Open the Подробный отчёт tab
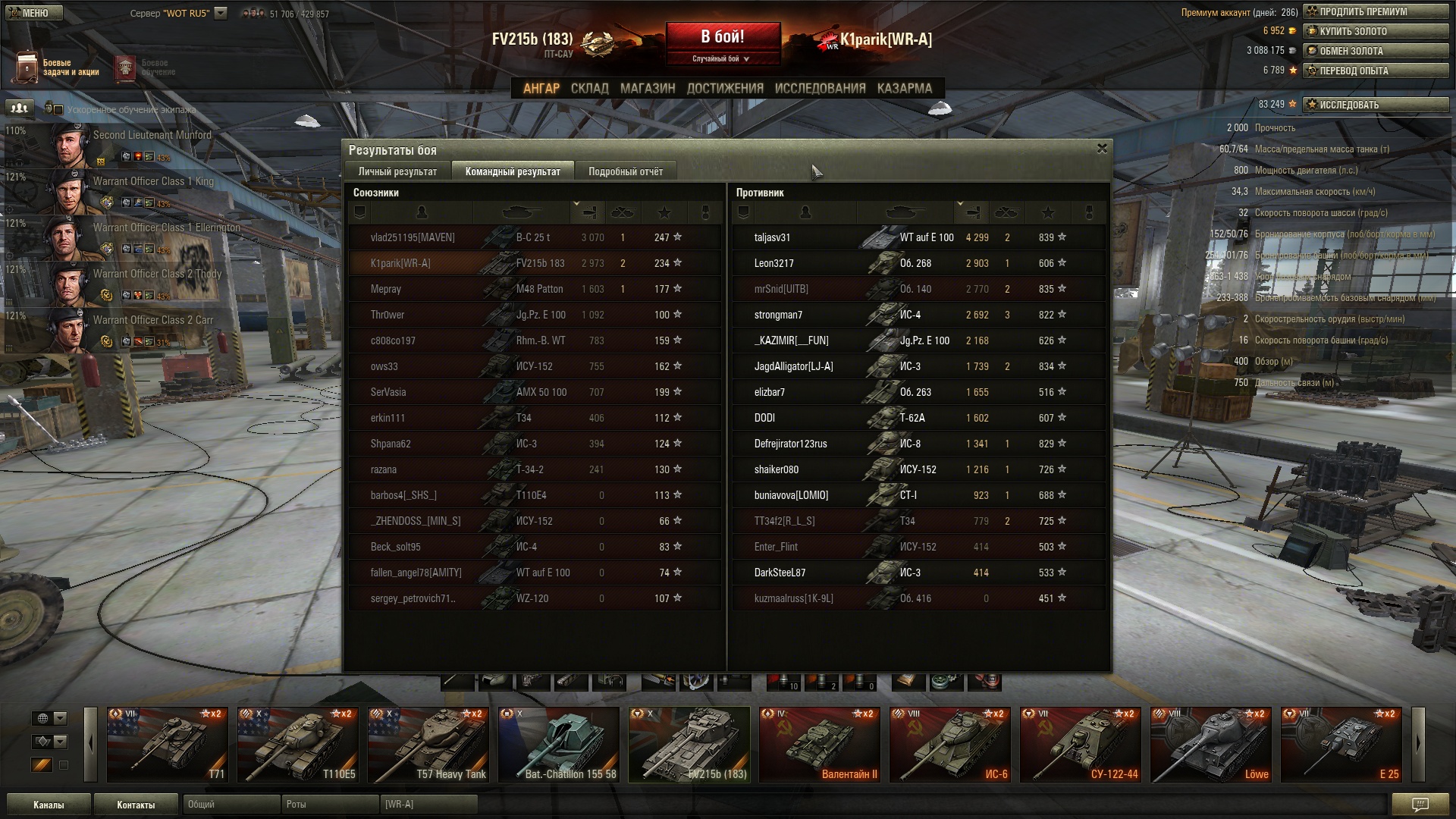The image size is (1456, 819). [625, 171]
